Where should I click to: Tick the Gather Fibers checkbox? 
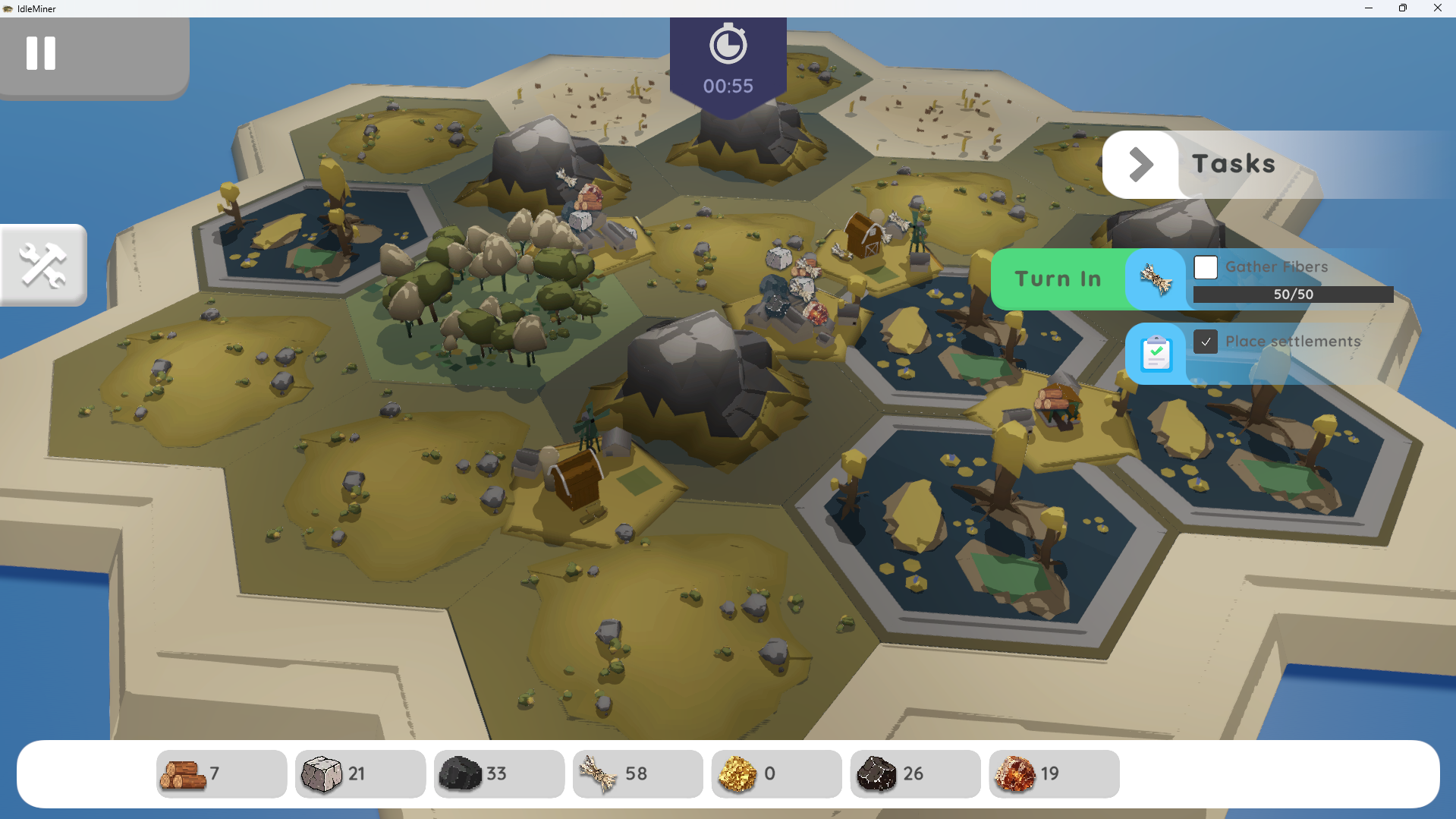tap(1206, 267)
